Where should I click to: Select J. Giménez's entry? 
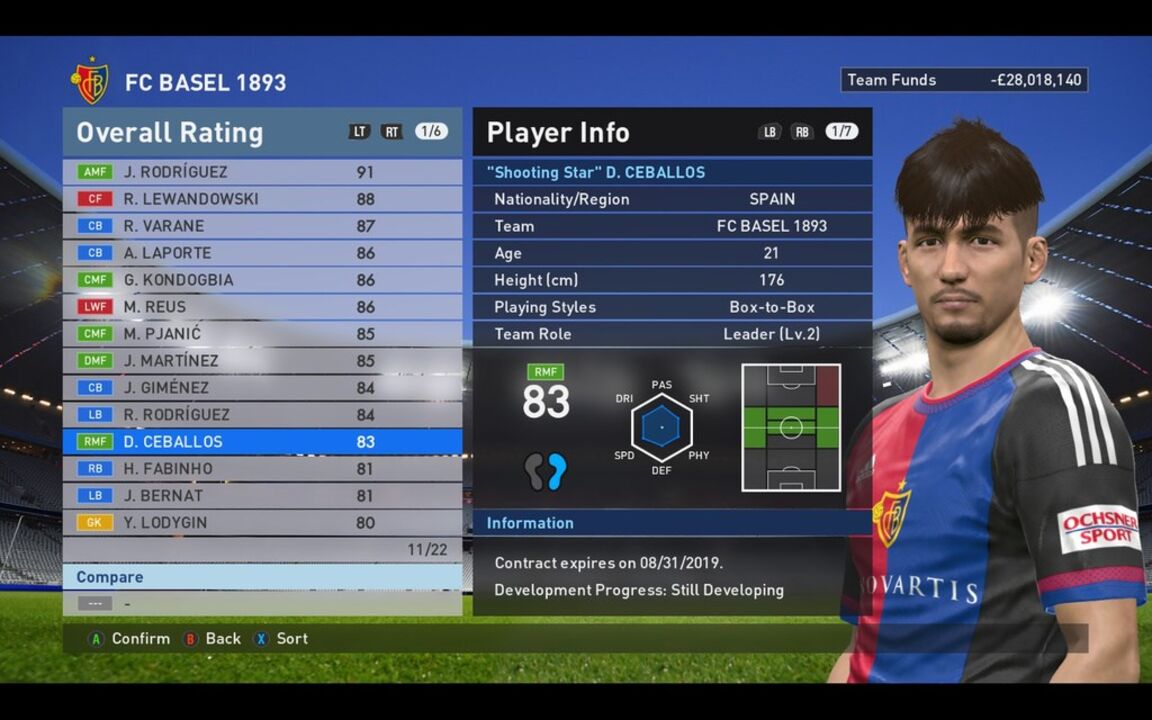(262, 388)
